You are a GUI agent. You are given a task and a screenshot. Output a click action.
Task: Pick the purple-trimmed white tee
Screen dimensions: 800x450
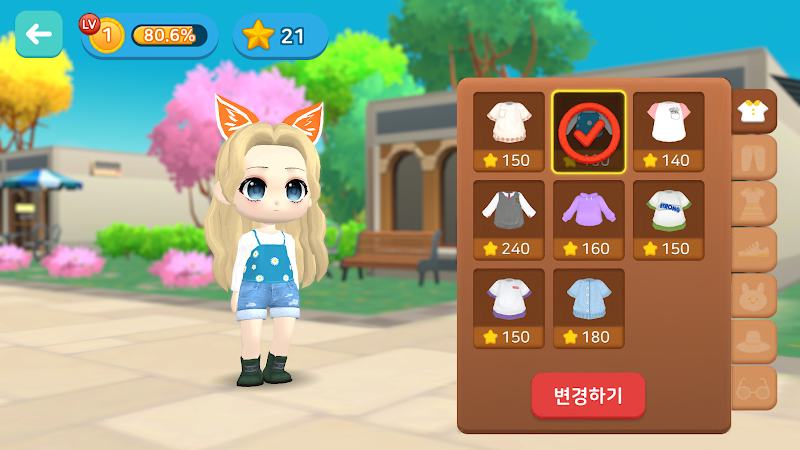(509, 308)
